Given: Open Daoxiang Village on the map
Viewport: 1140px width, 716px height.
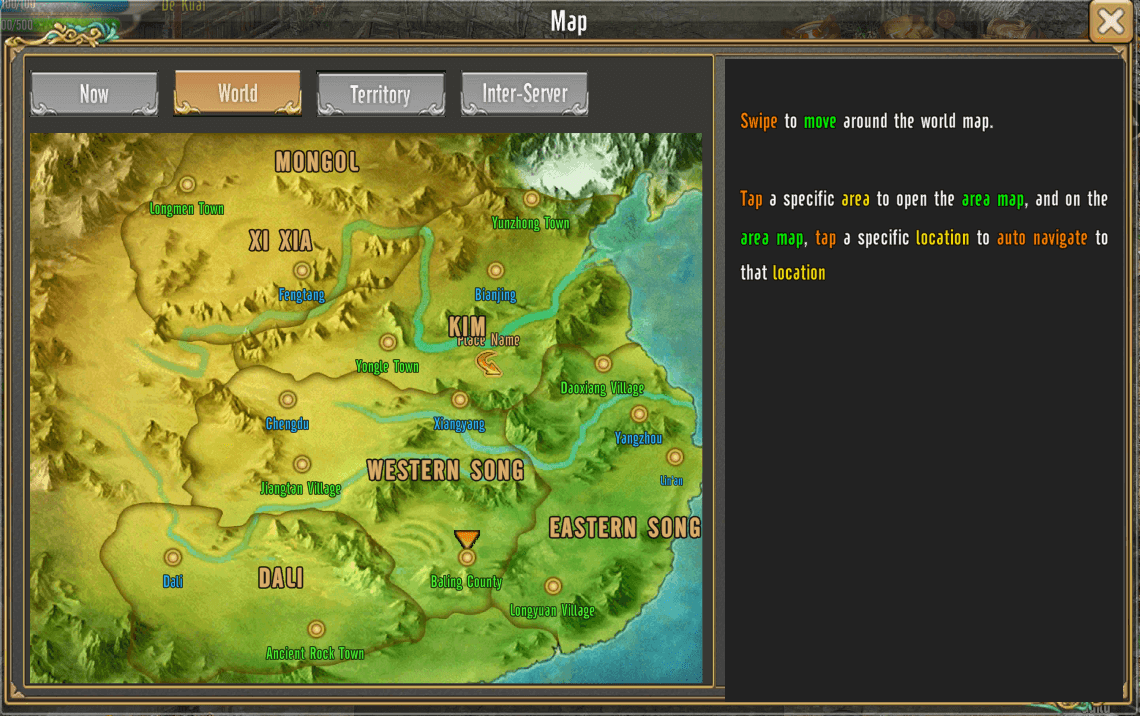Looking at the screenshot, I should (x=603, y=365).
